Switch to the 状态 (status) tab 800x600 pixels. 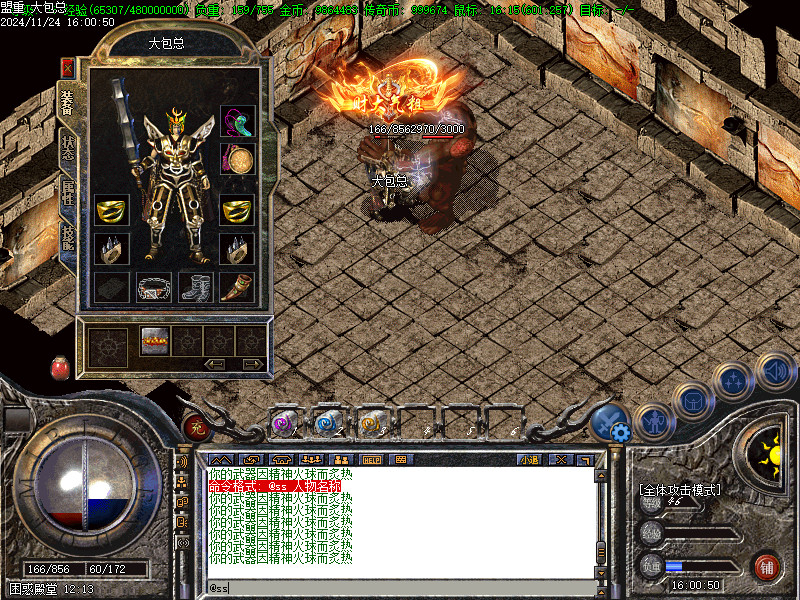tap(67, 146)
